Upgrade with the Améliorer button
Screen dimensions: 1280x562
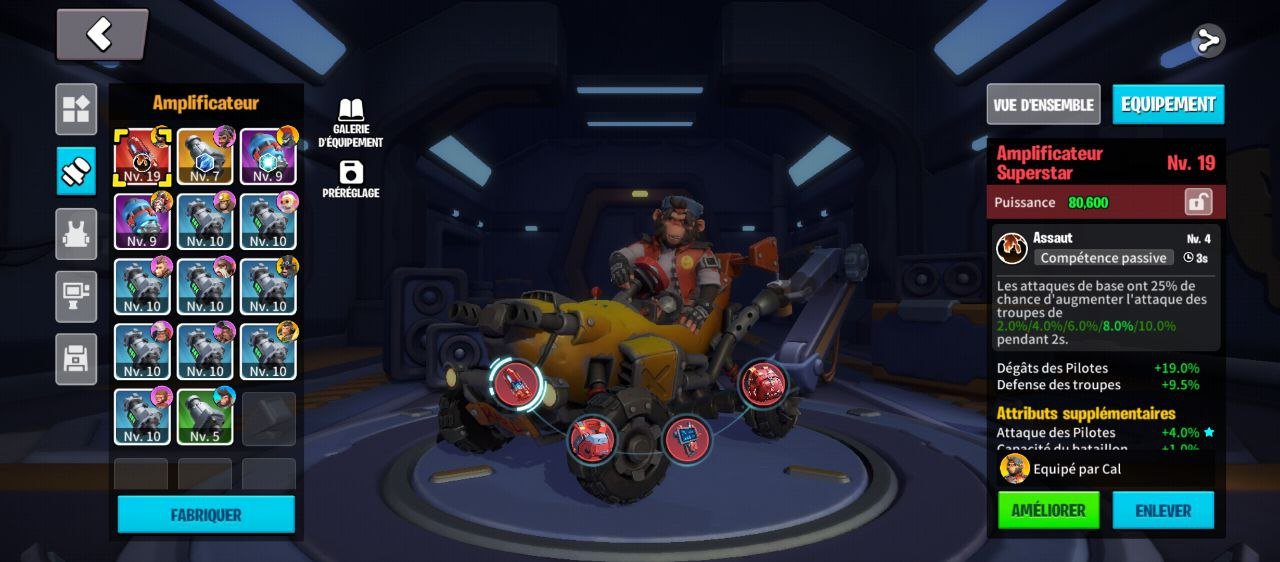(x=1048, y=510)
